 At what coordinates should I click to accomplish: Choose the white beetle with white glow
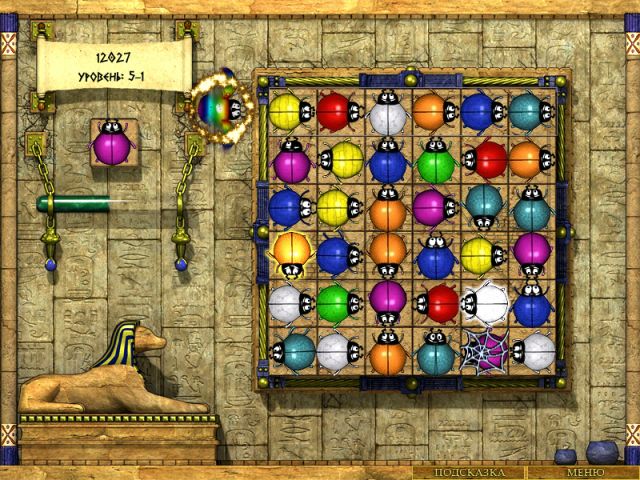(x=485, y=301)
